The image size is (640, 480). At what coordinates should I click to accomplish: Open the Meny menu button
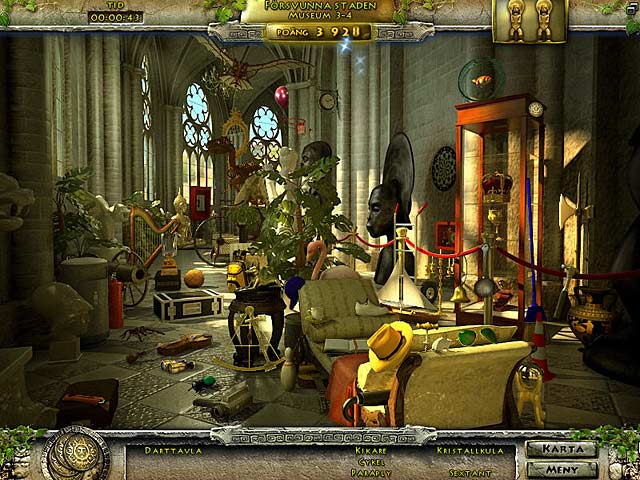(560, 468)
